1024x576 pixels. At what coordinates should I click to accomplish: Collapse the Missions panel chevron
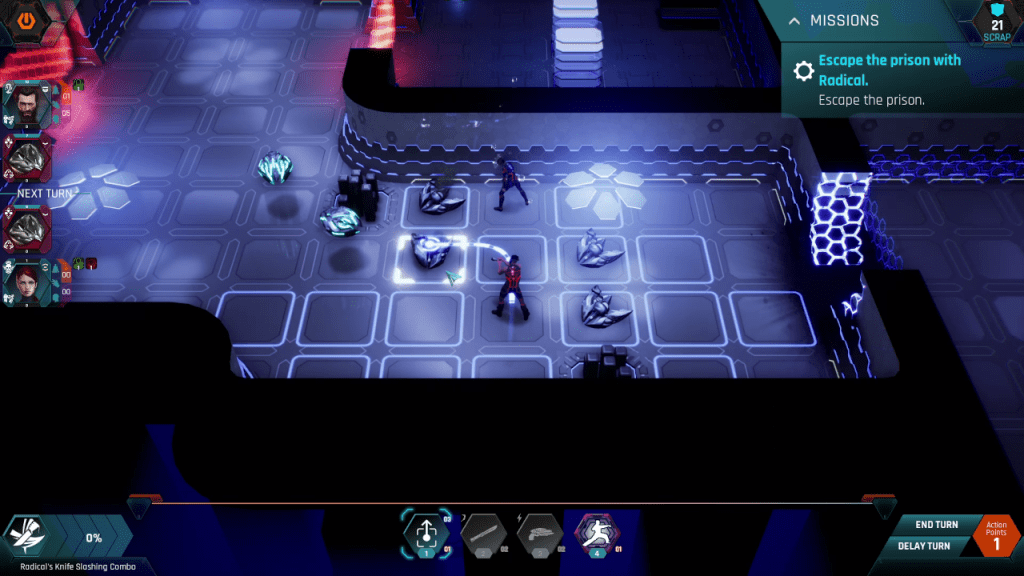[x=794, y=21]
